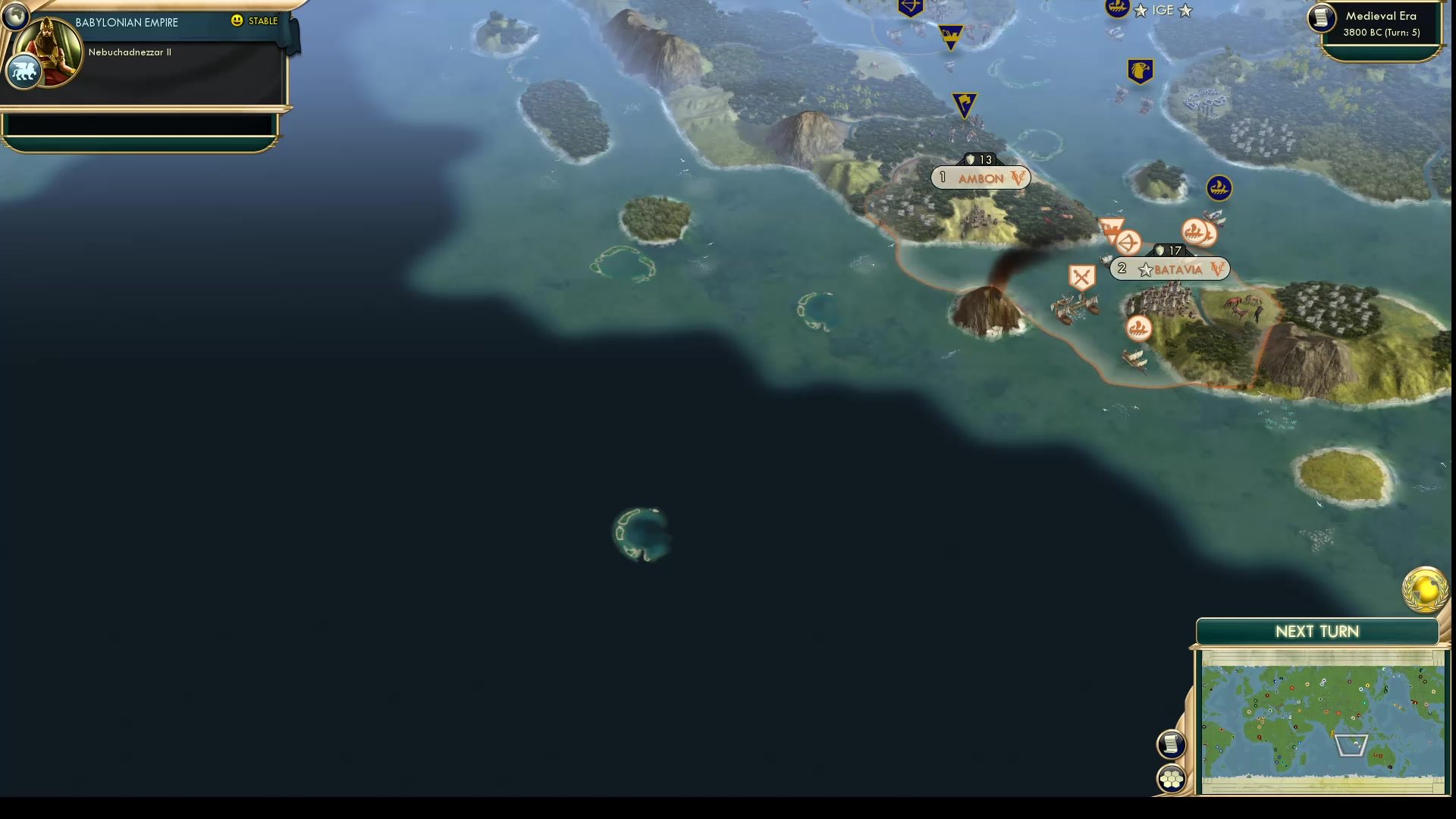This screenshot has width=1456, height=819.
Task: Open the Batavia city banner
Action: pyautogui.click(x=1169, y=268)
